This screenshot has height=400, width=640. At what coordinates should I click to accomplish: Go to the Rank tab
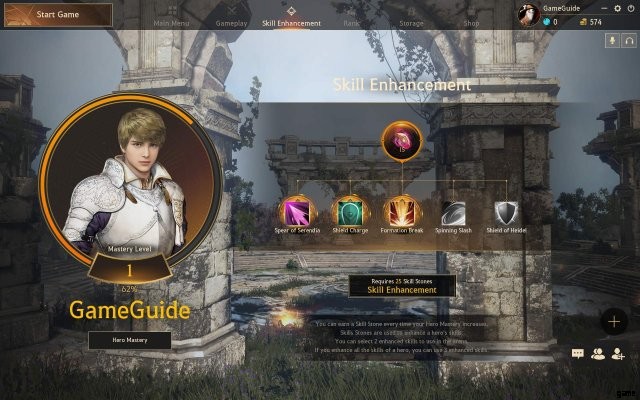354,22
